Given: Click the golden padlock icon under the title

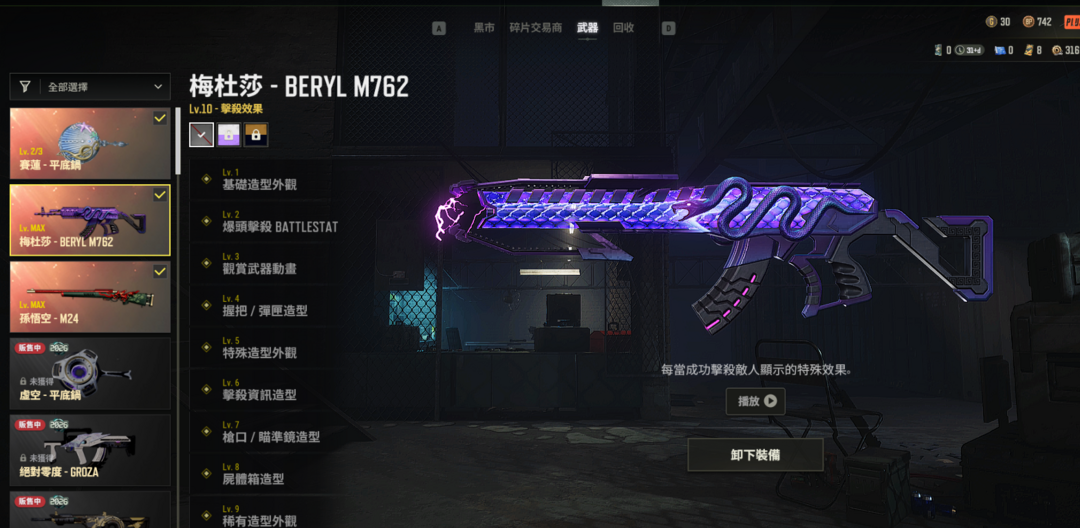Looking at the screenshot, I should 256,135.
